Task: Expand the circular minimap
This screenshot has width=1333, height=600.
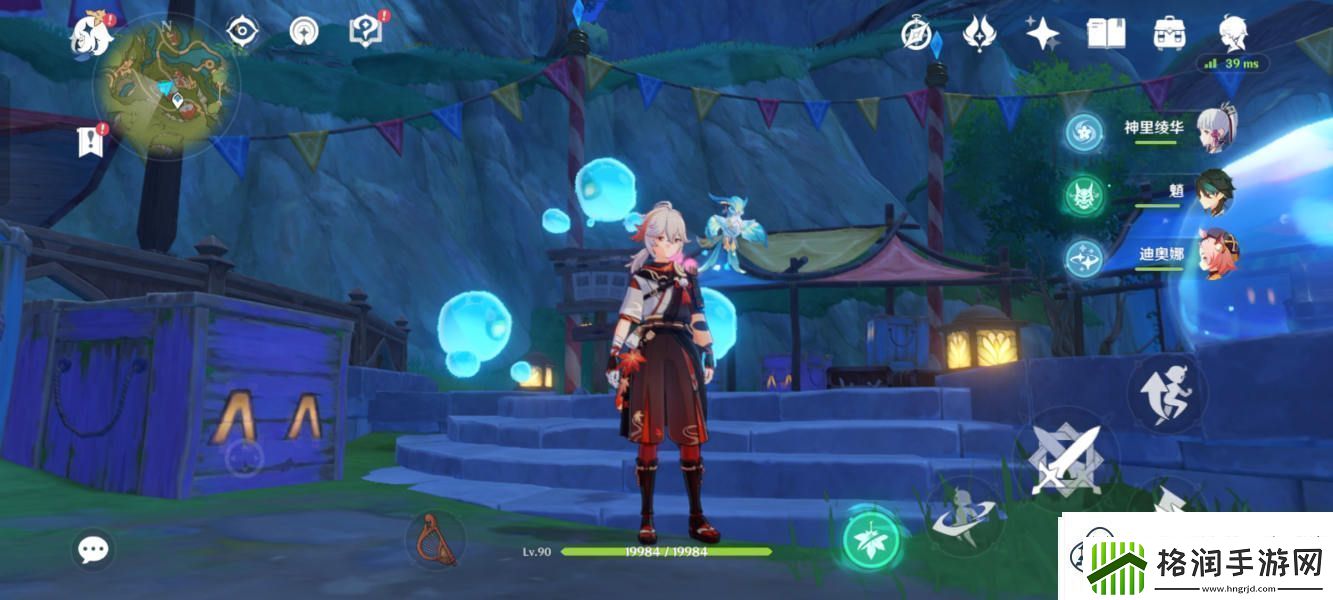Action: [x=165, y=88]
